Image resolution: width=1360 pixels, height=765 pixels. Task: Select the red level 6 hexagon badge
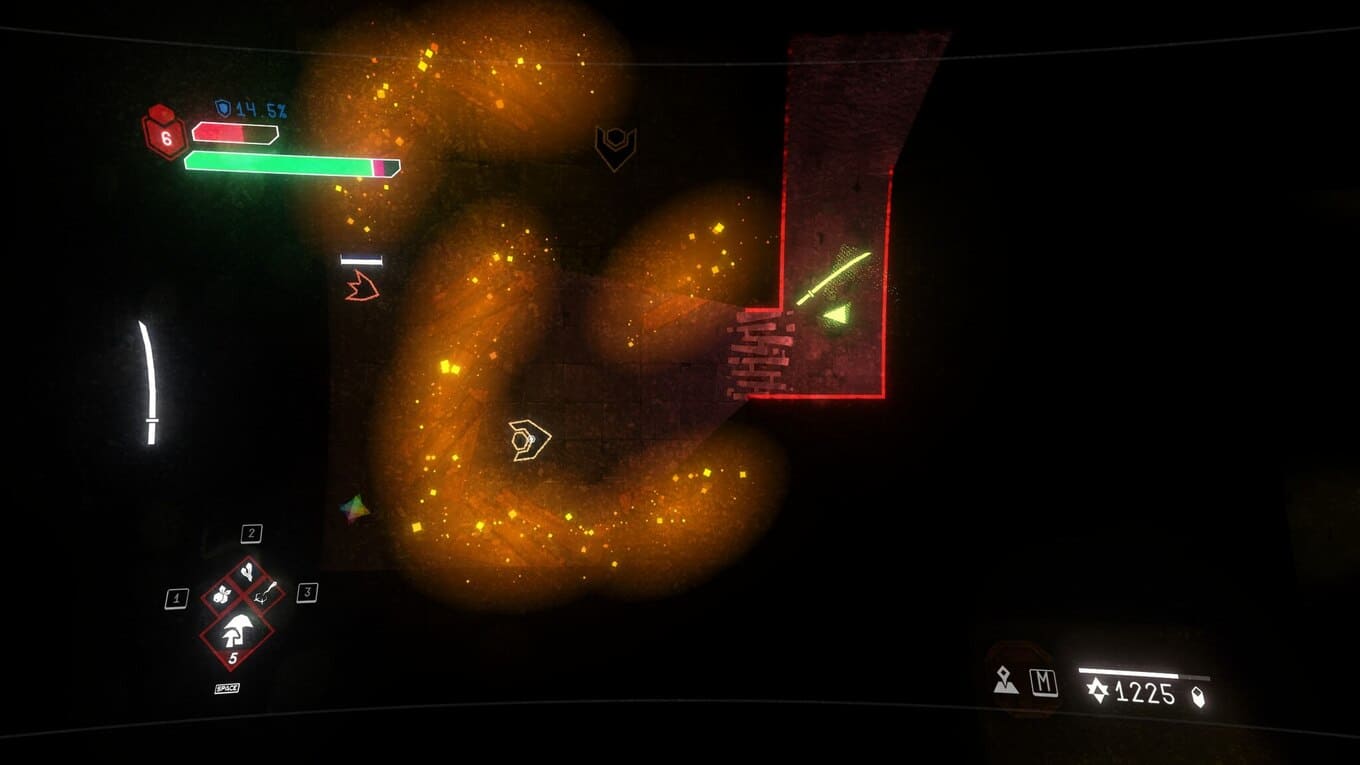164,134
